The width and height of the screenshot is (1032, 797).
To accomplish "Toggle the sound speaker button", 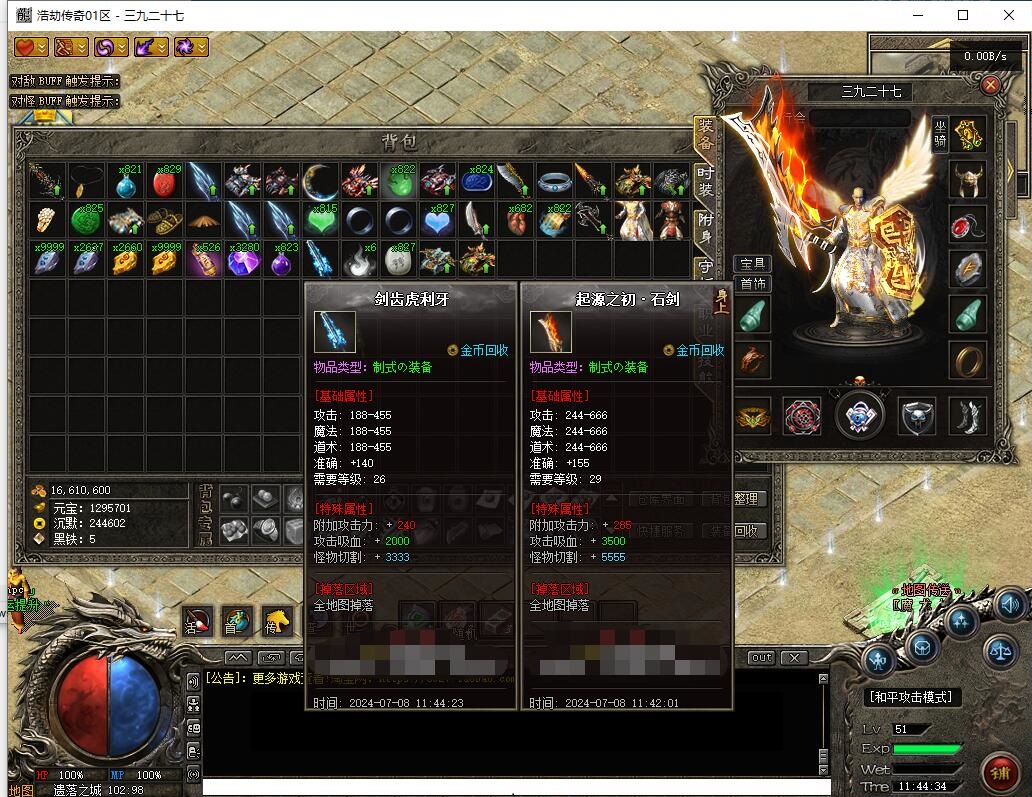I will click(x=1008, y=605).
